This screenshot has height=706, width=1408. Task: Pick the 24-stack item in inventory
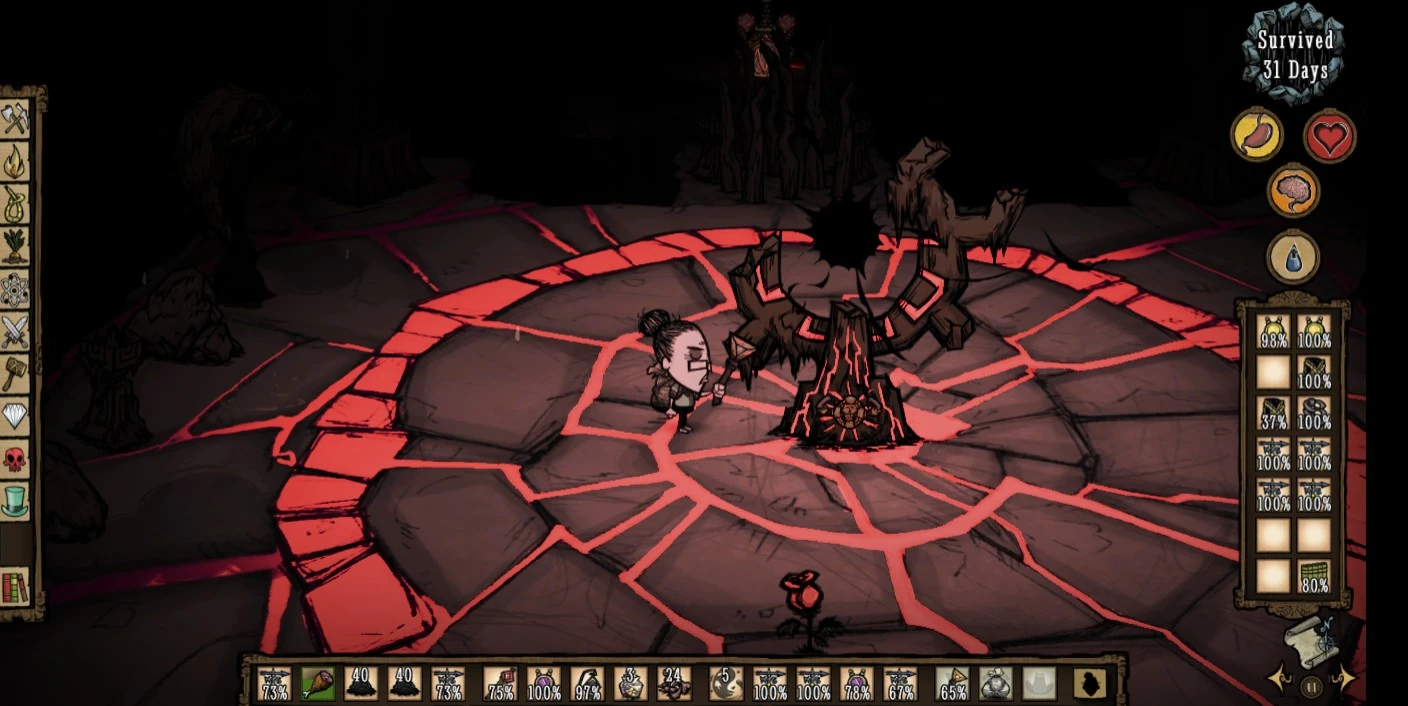point(674,683)
